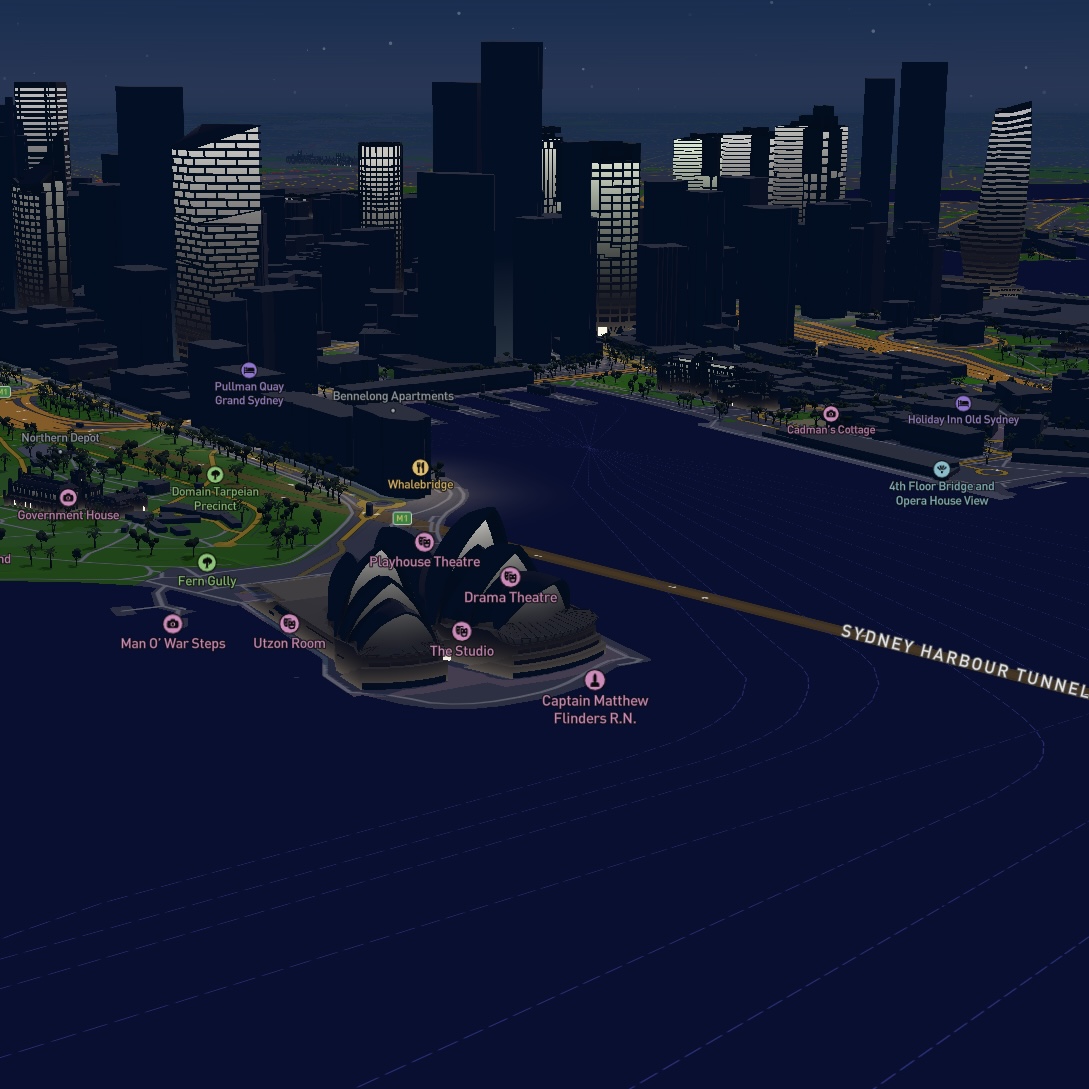1089x1089 pixels.
Task: Select the Drama Theatre marker
Action: (510, 577)
